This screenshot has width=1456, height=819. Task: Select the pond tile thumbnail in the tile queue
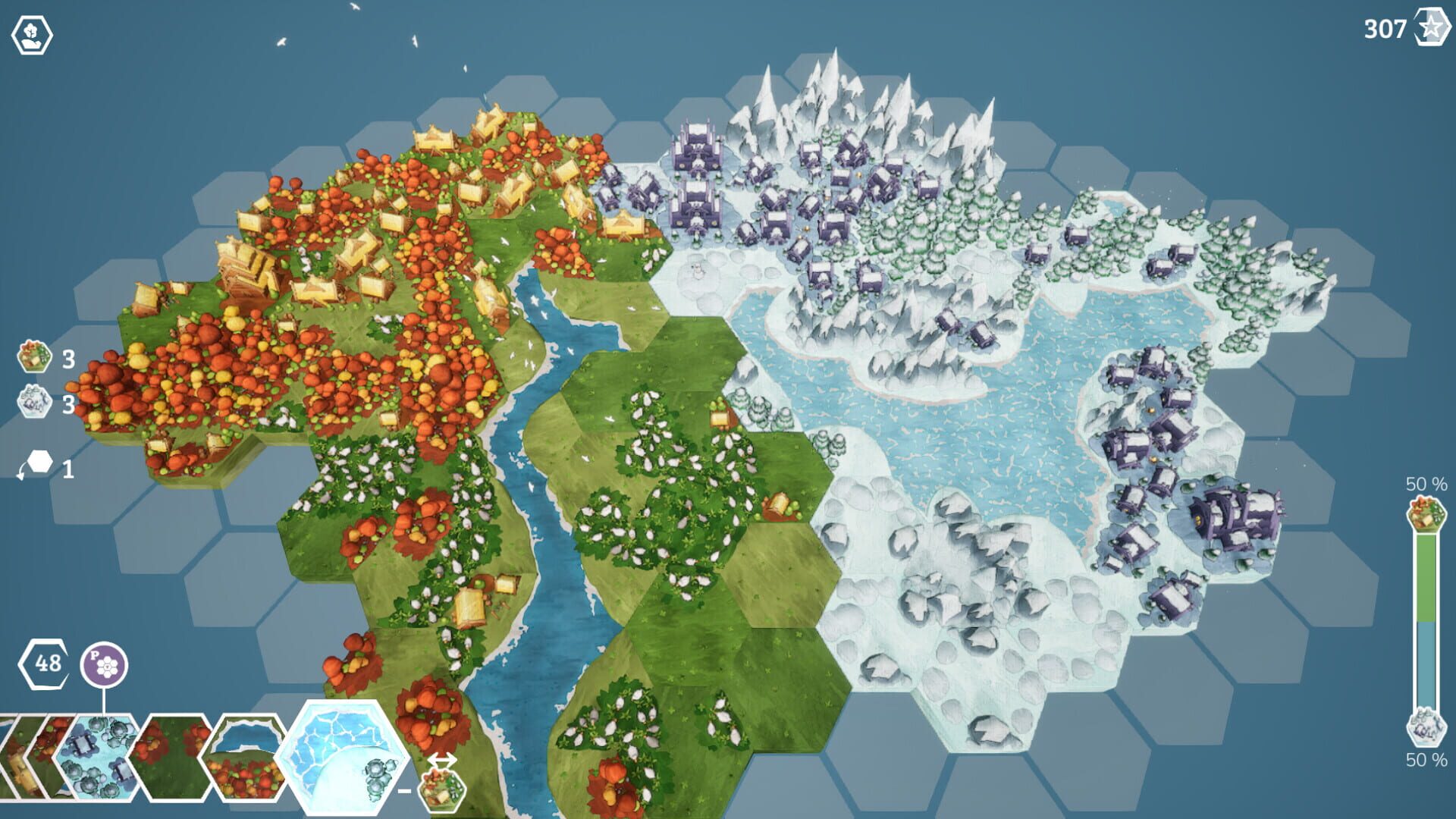(246, 761)
